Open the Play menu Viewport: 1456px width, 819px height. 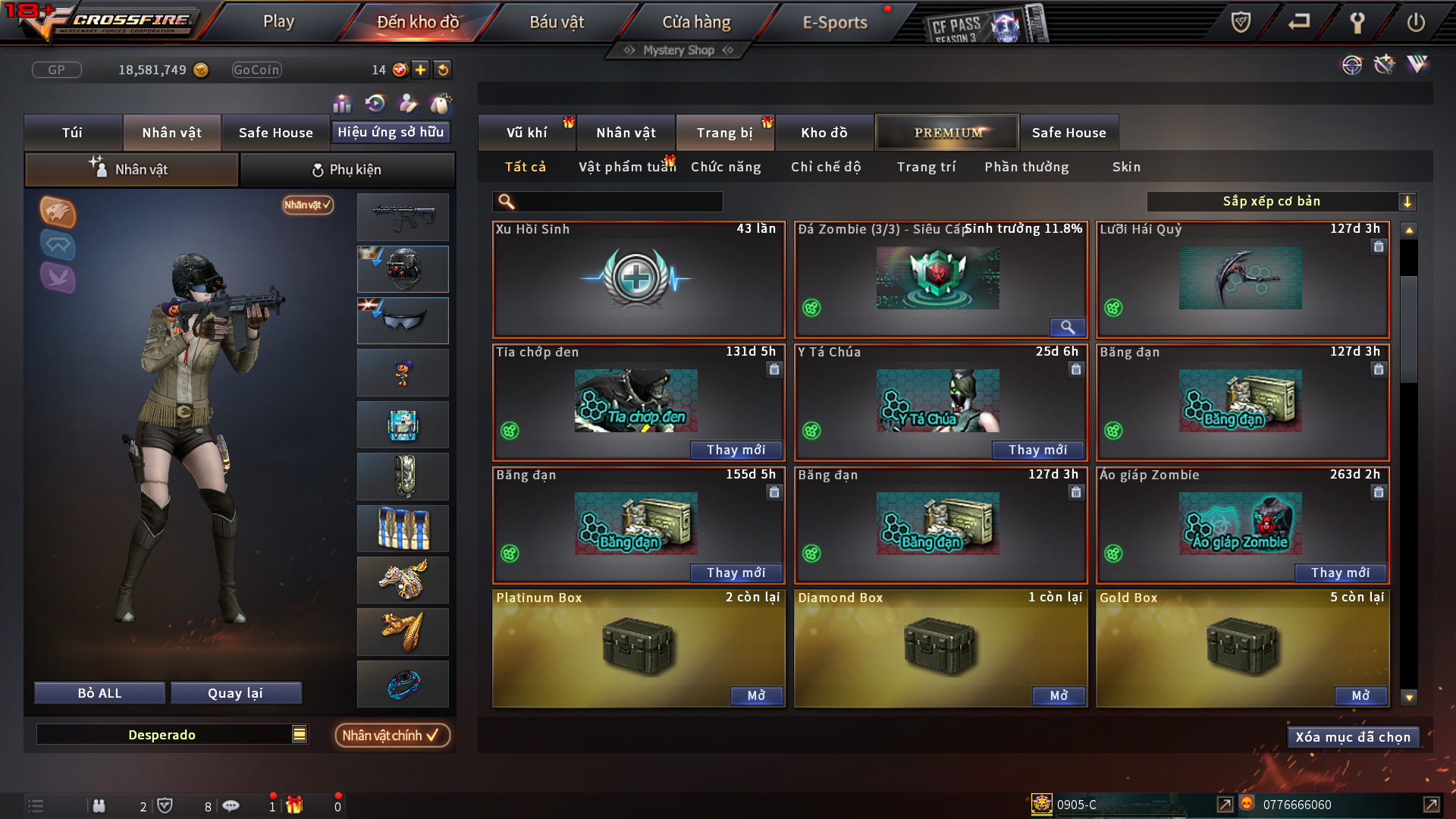point(278,22)
